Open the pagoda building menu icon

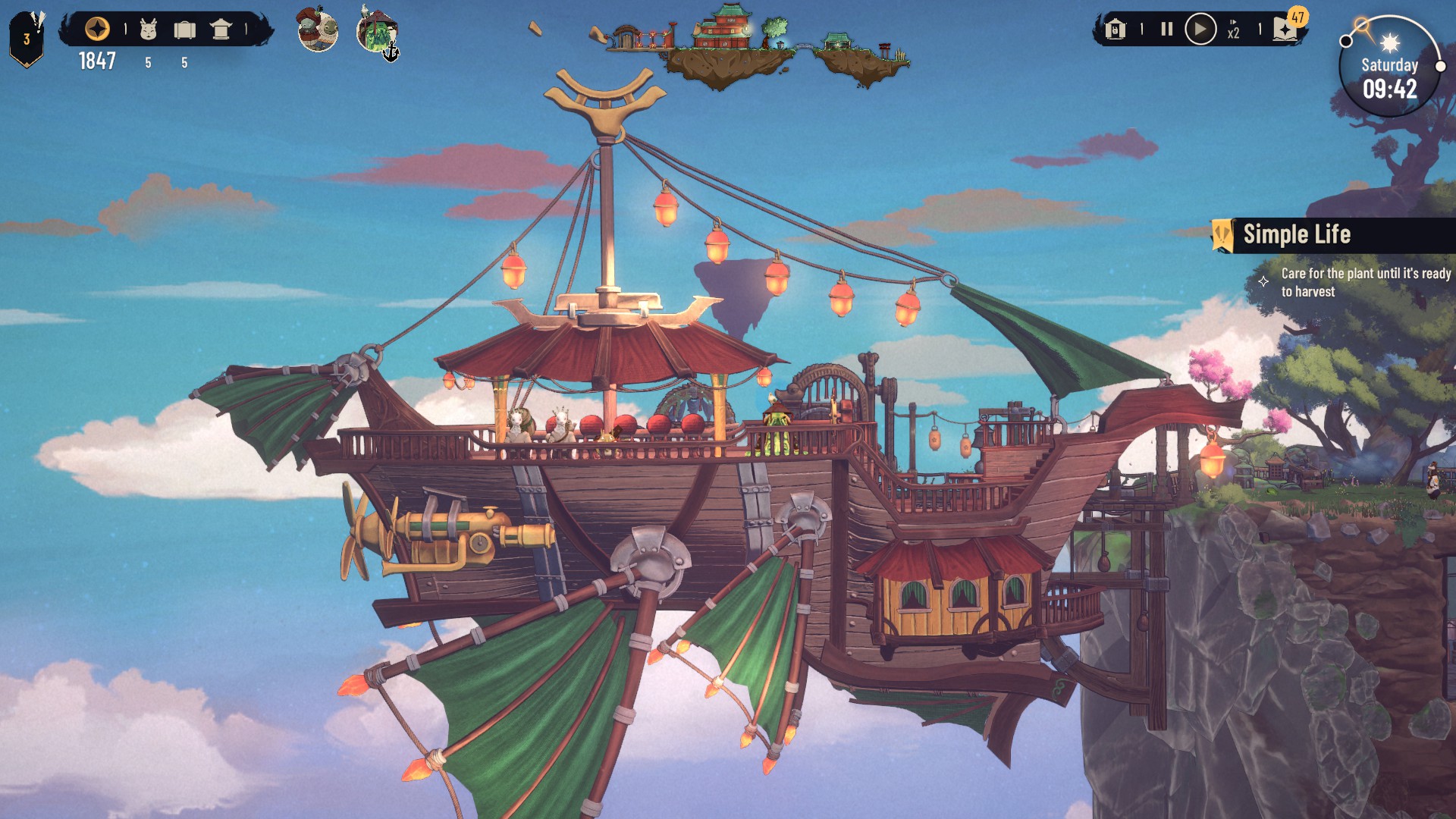[x=221, y=30]
